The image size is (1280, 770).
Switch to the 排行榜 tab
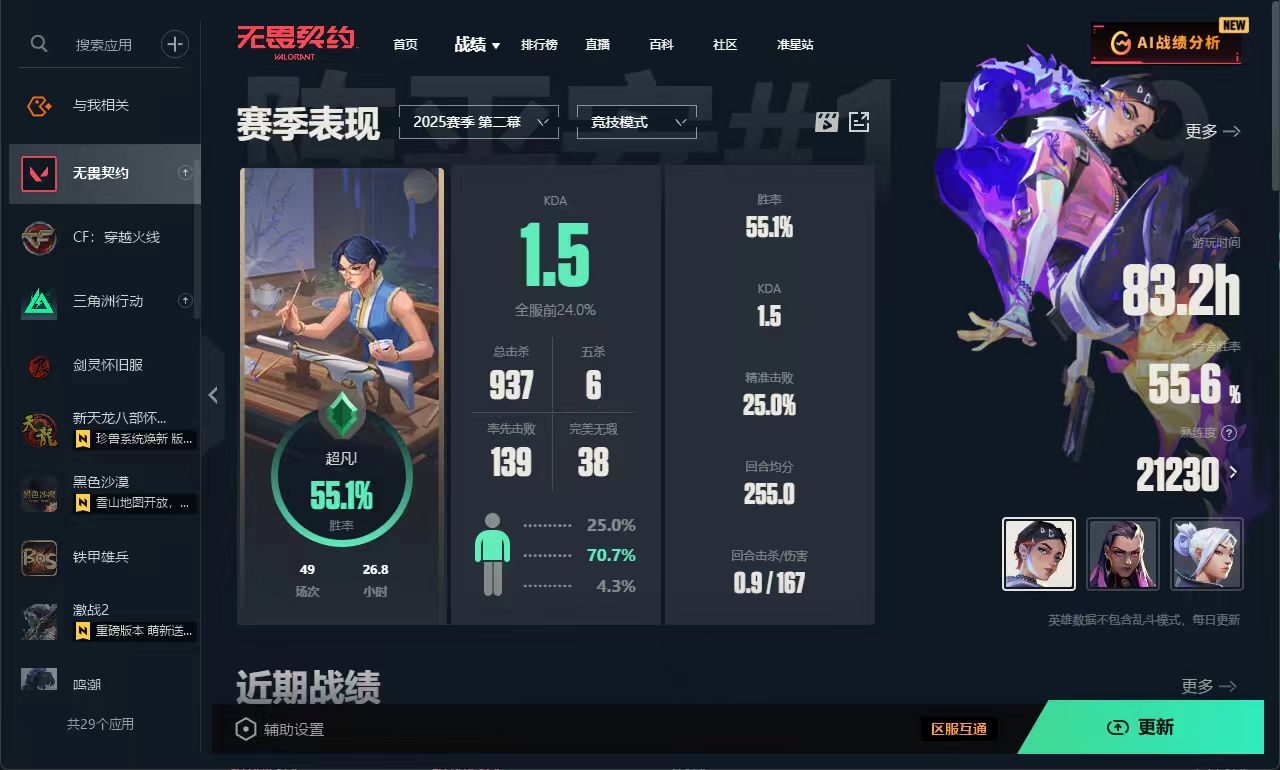[x=539, y=45]
